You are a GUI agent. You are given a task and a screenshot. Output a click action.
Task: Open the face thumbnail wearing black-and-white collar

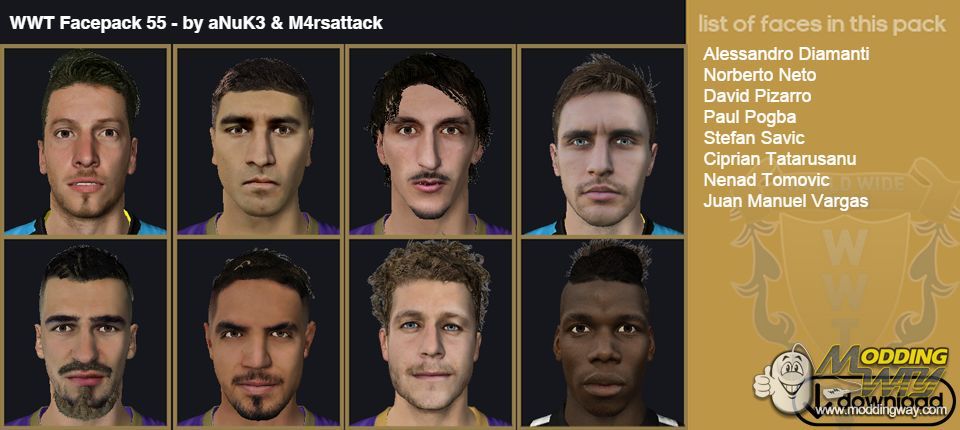(601, 333)
